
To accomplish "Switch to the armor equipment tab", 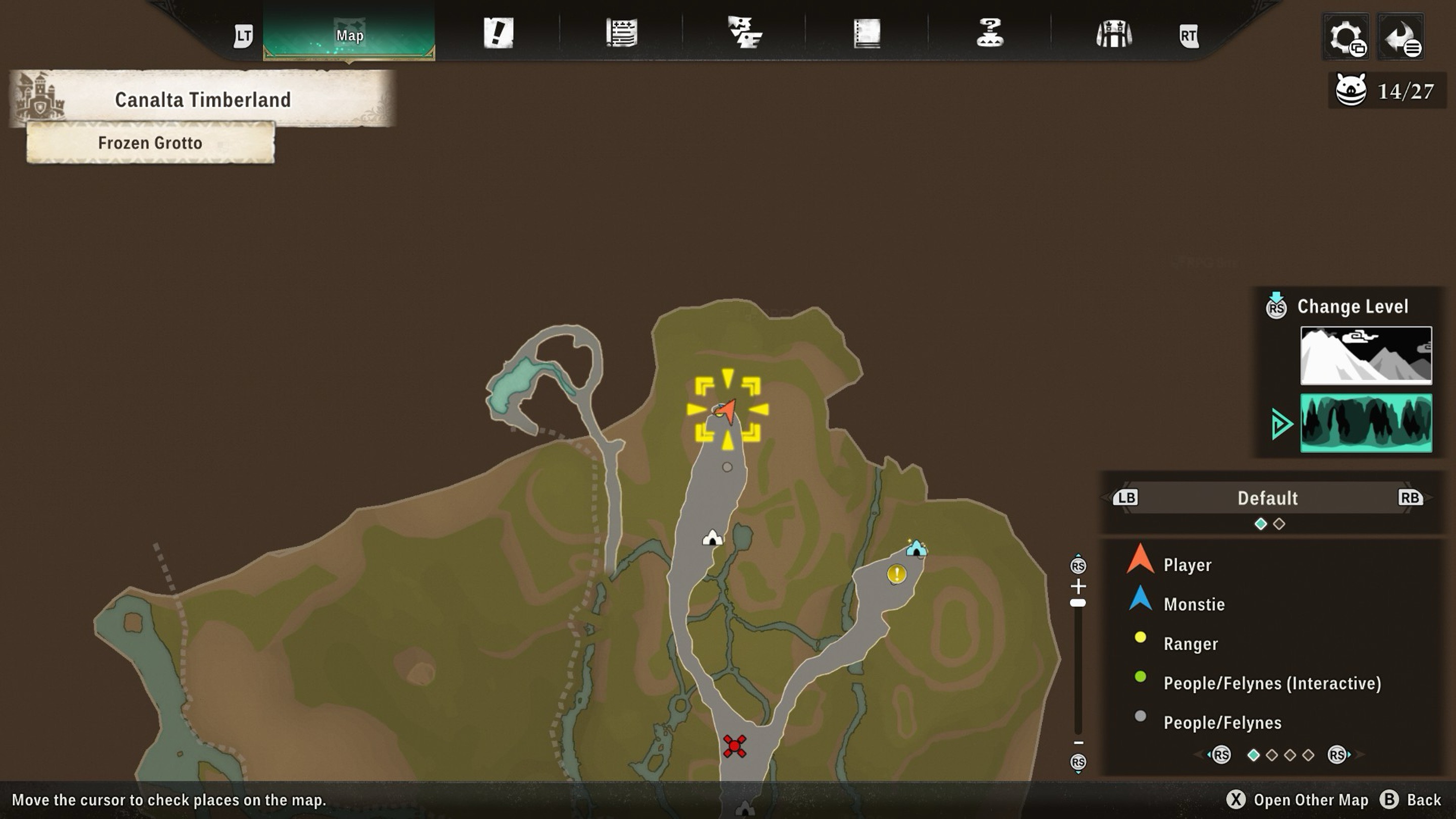I will click(1113, 34).
